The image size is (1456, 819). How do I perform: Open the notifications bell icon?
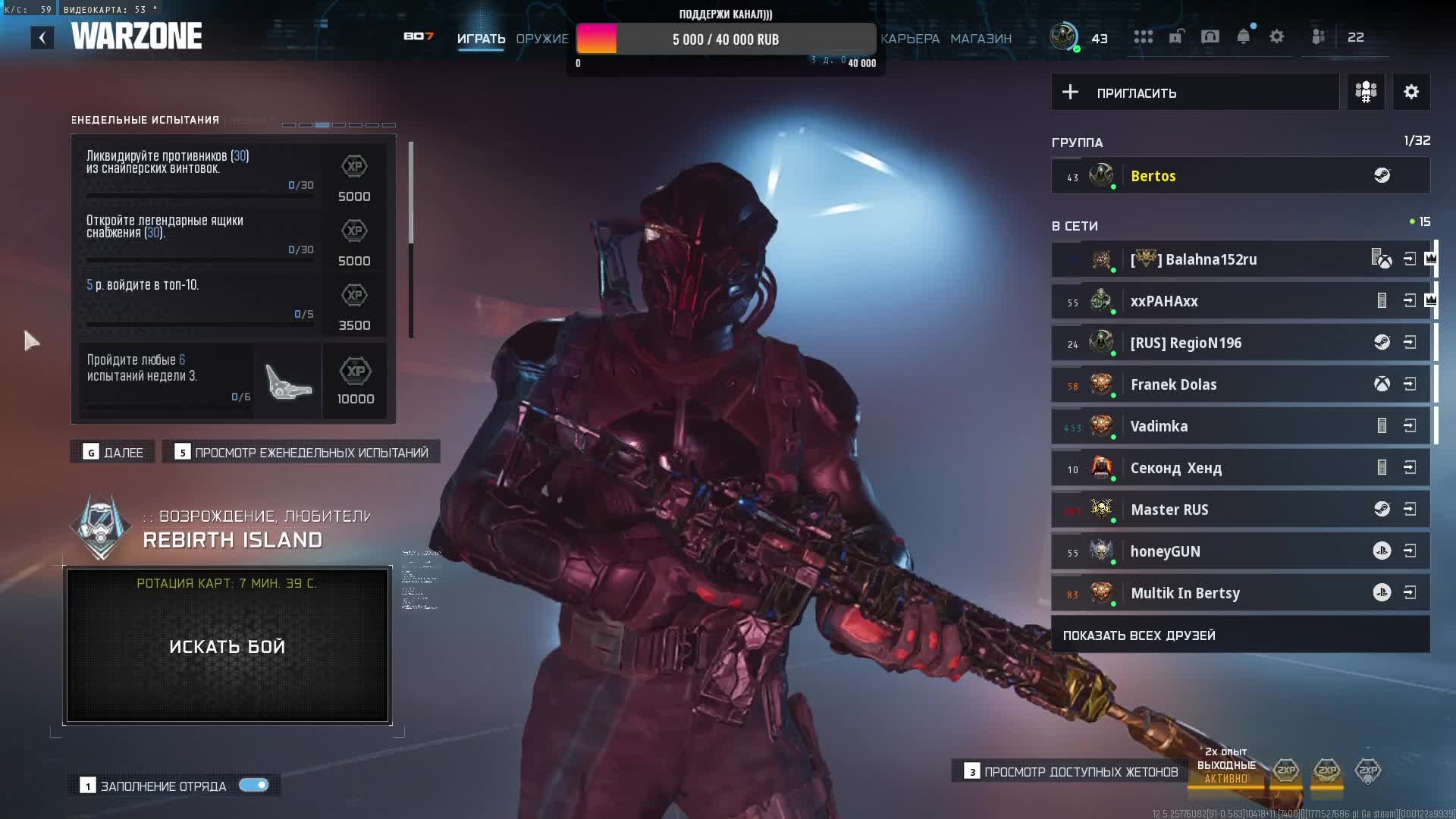(x=1243, y=37)
